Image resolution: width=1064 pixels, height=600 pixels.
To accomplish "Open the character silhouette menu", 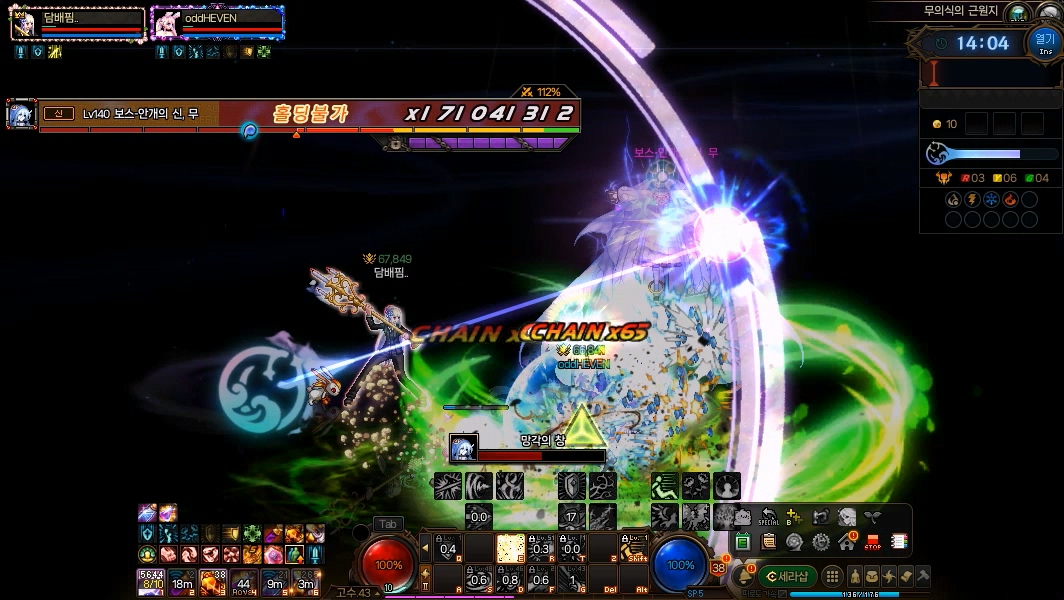I will 857,576.
